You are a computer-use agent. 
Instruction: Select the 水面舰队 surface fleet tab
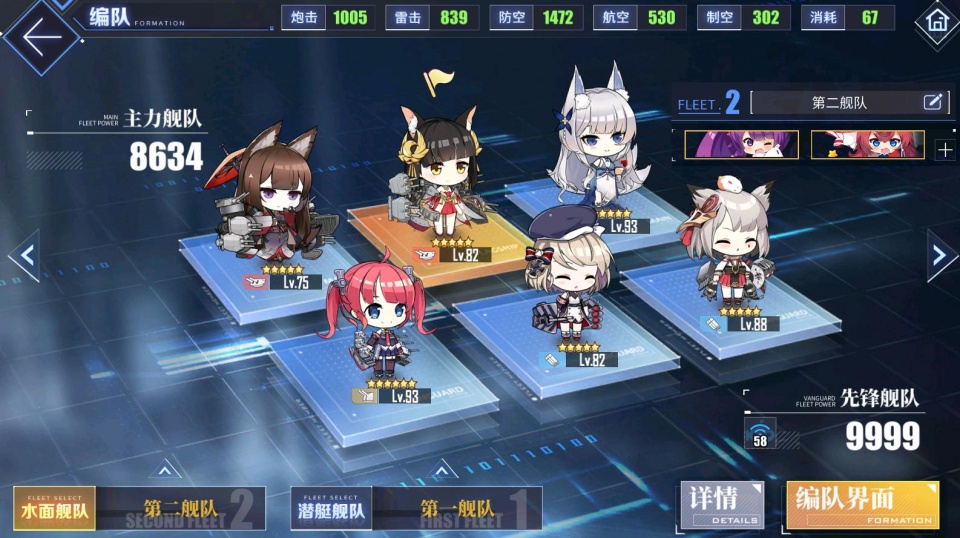pyautogui.click(x=55, y=508)
